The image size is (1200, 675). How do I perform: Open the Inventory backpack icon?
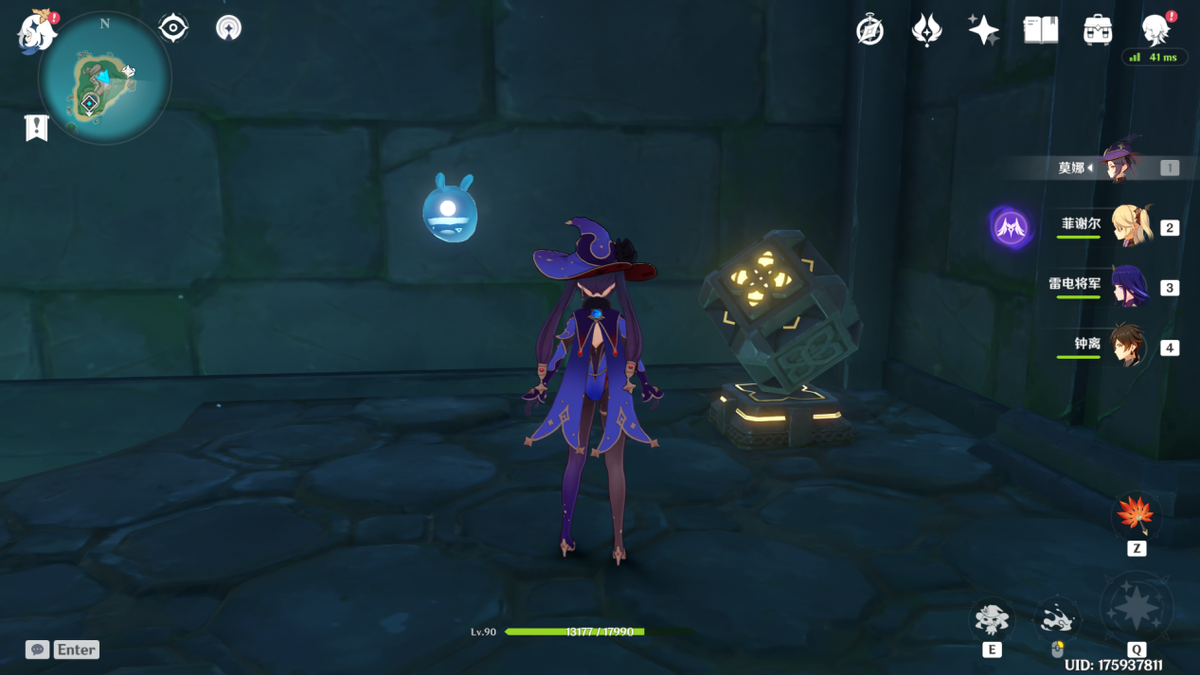(1098, 30)
